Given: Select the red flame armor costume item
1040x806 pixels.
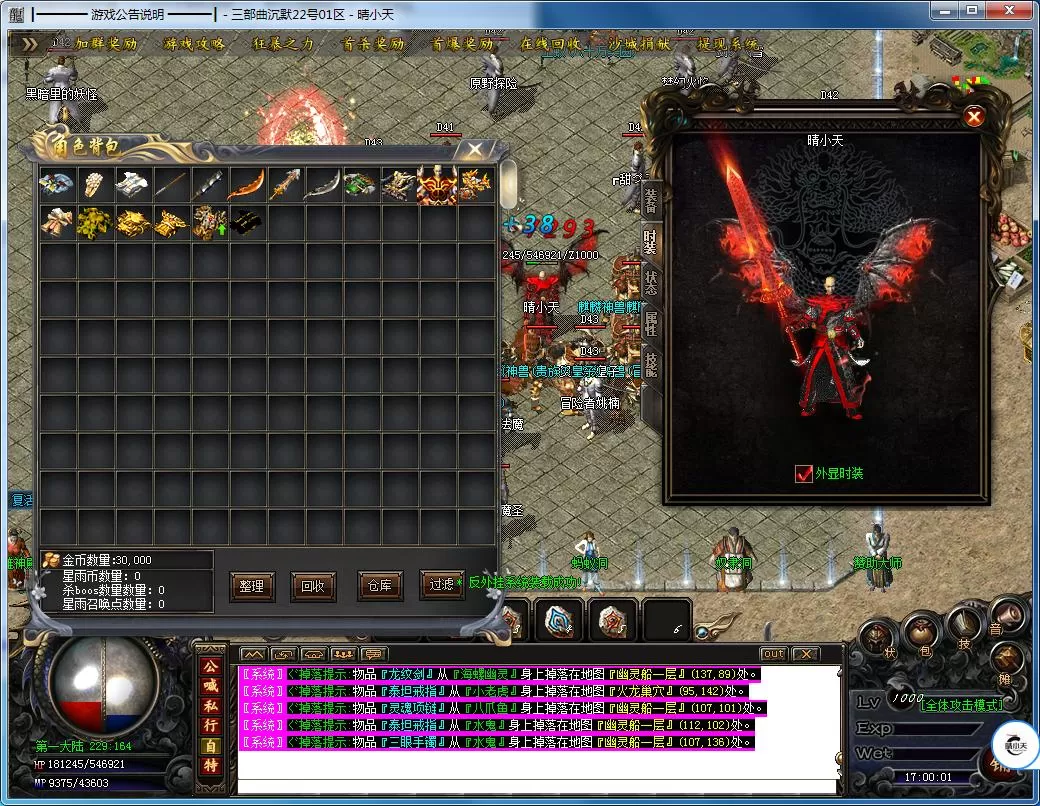Looking at the screenshot, I should pos(437,184).
